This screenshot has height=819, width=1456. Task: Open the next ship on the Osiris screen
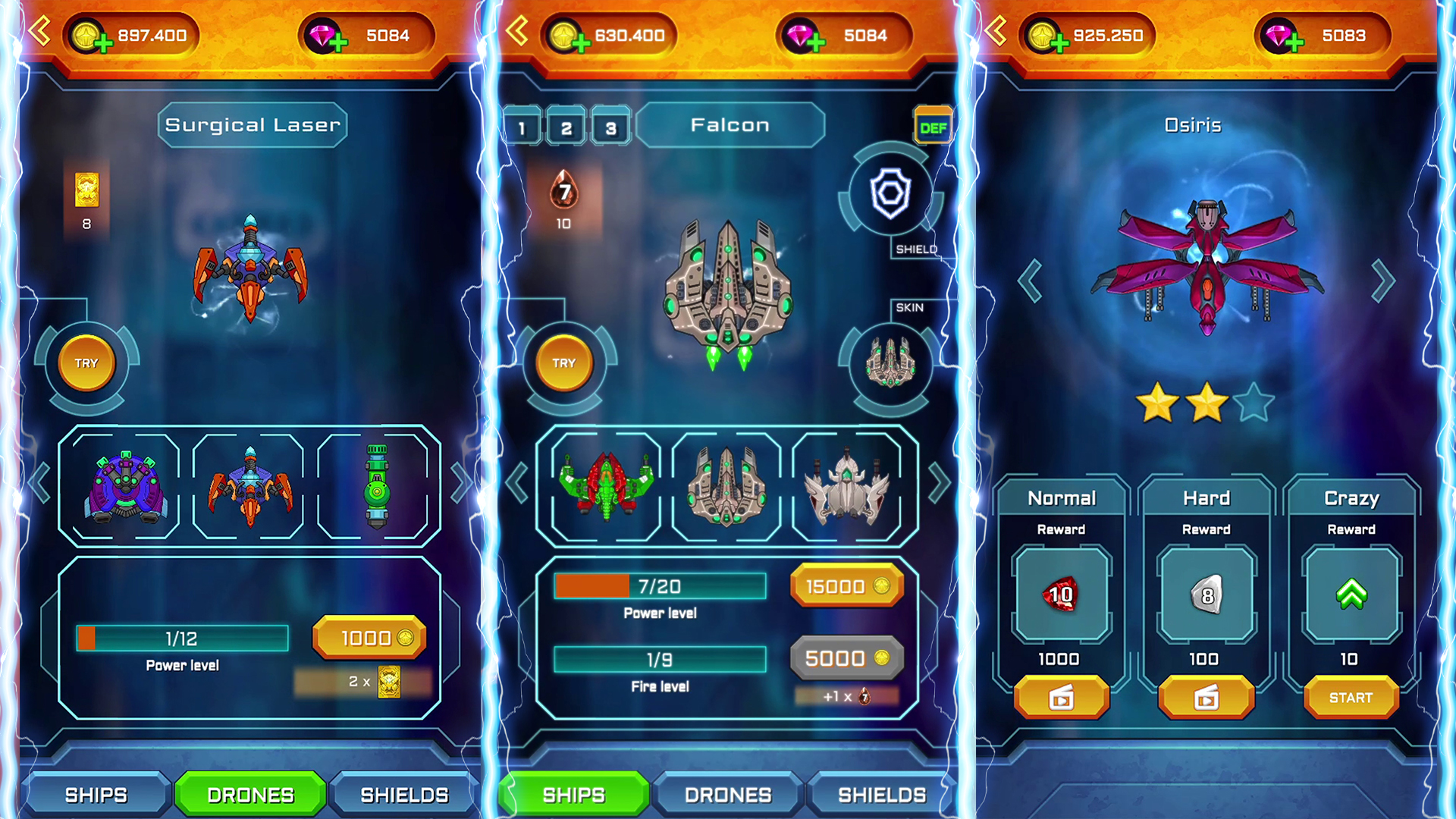(1382, 281)
